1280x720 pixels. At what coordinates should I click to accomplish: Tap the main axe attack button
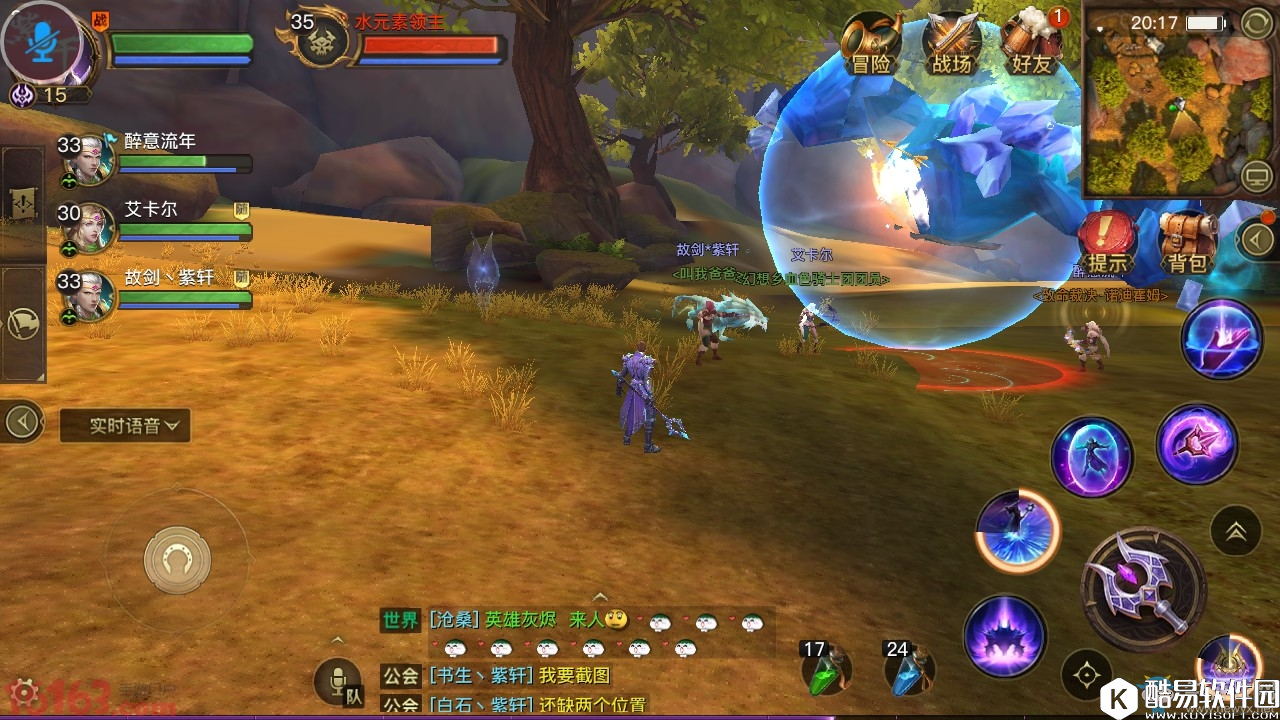click(1143, 589)
